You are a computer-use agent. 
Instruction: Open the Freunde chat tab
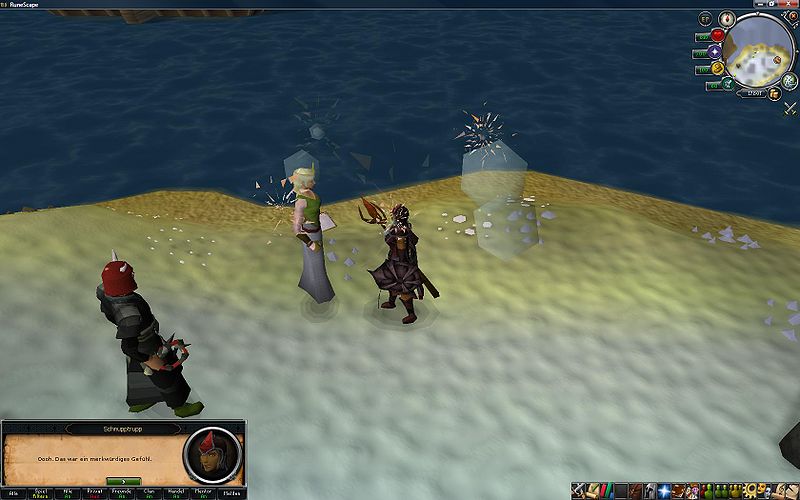[x=122, y=494]
